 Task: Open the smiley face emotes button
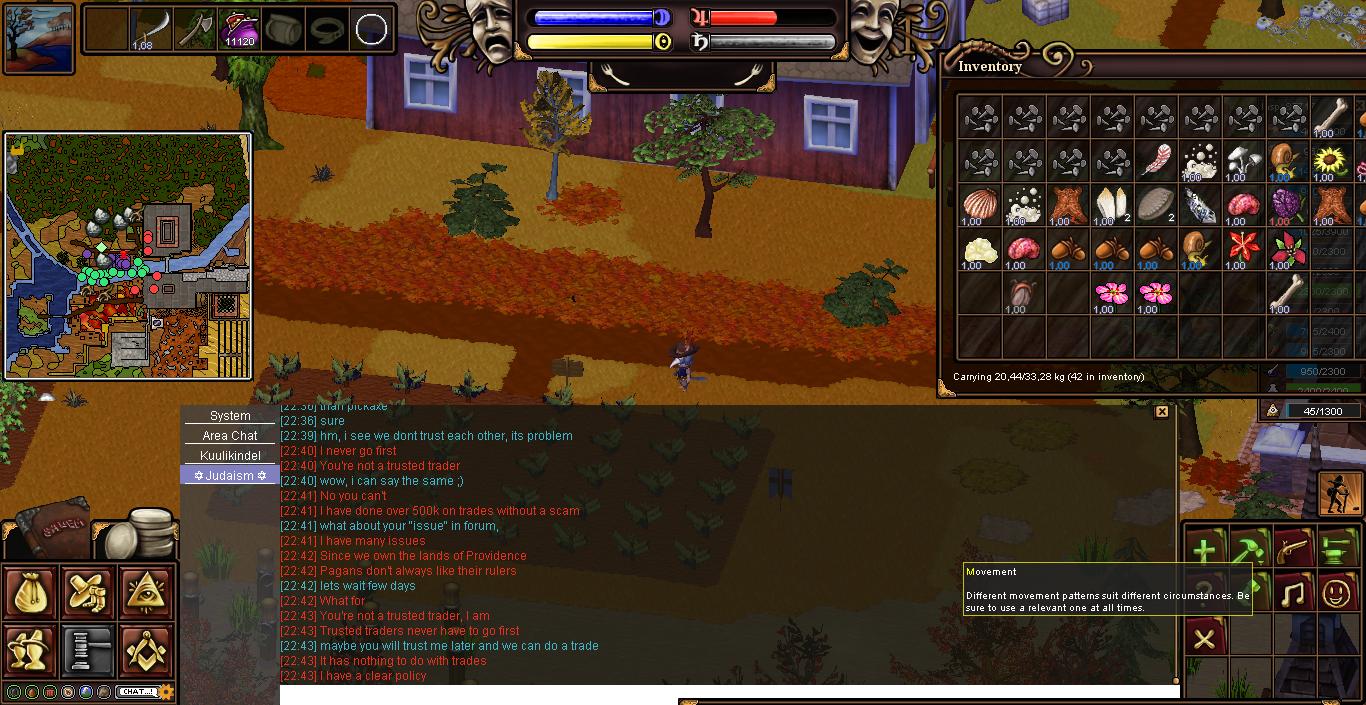pyautogui.click(x=1337, y=594)
